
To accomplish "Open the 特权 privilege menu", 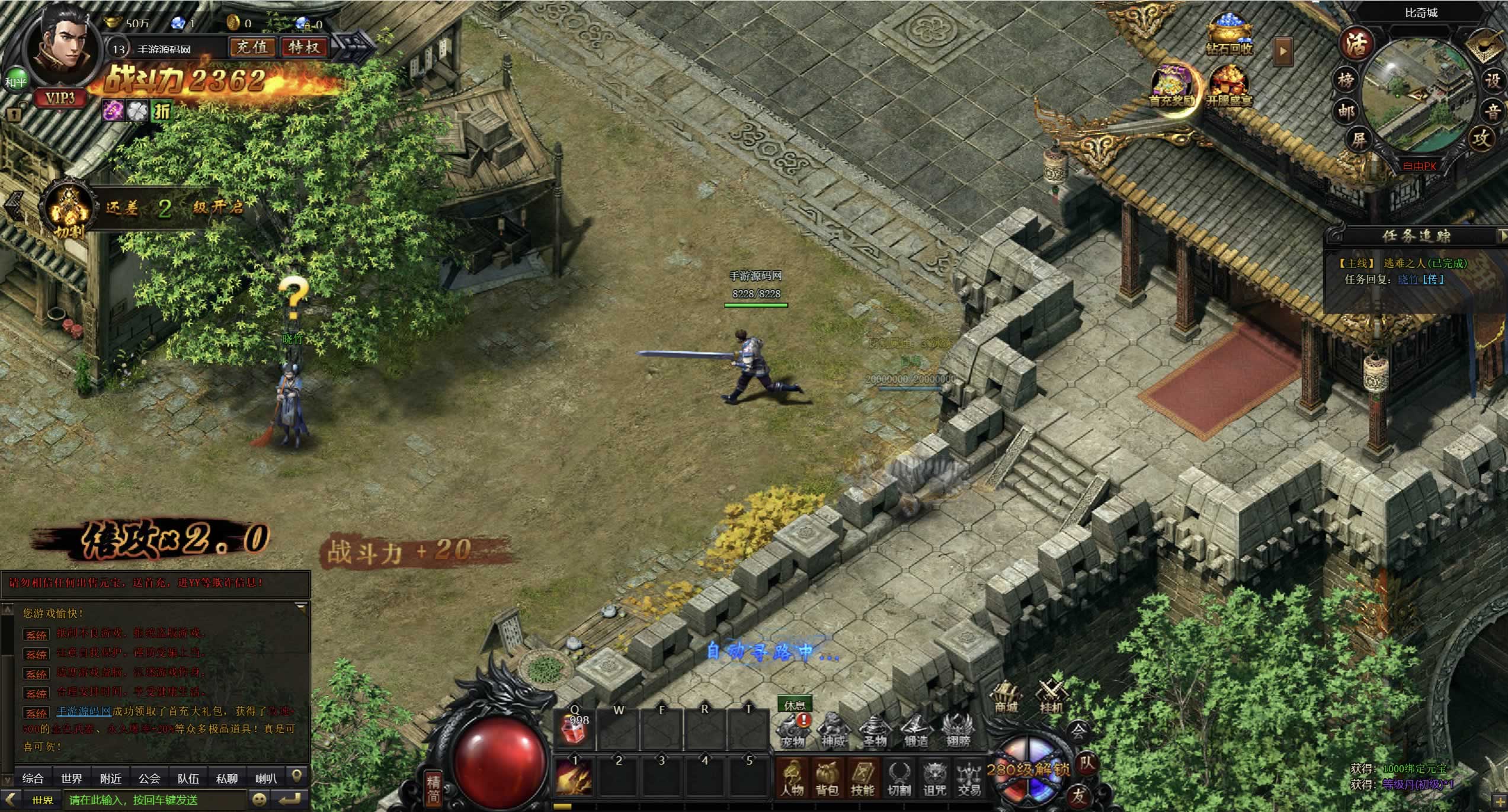I will [x=304, y=47].
